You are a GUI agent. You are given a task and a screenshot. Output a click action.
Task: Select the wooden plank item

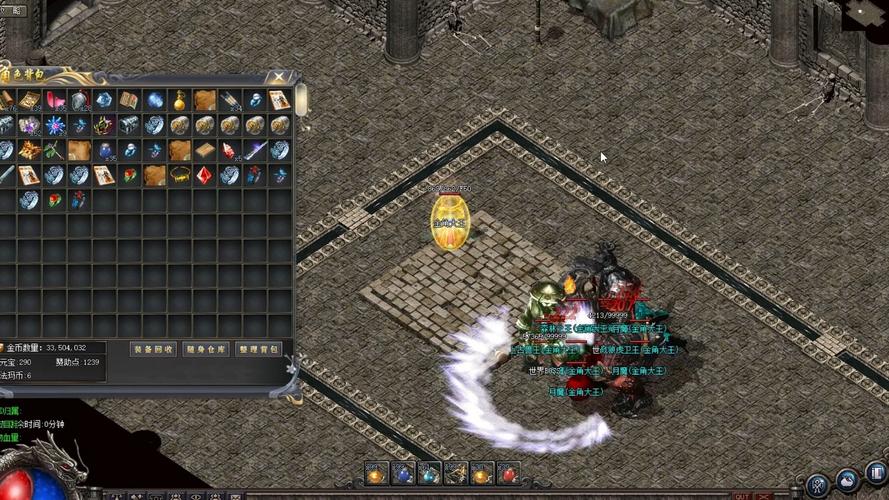pyautogui.click(x=205, y=150)
